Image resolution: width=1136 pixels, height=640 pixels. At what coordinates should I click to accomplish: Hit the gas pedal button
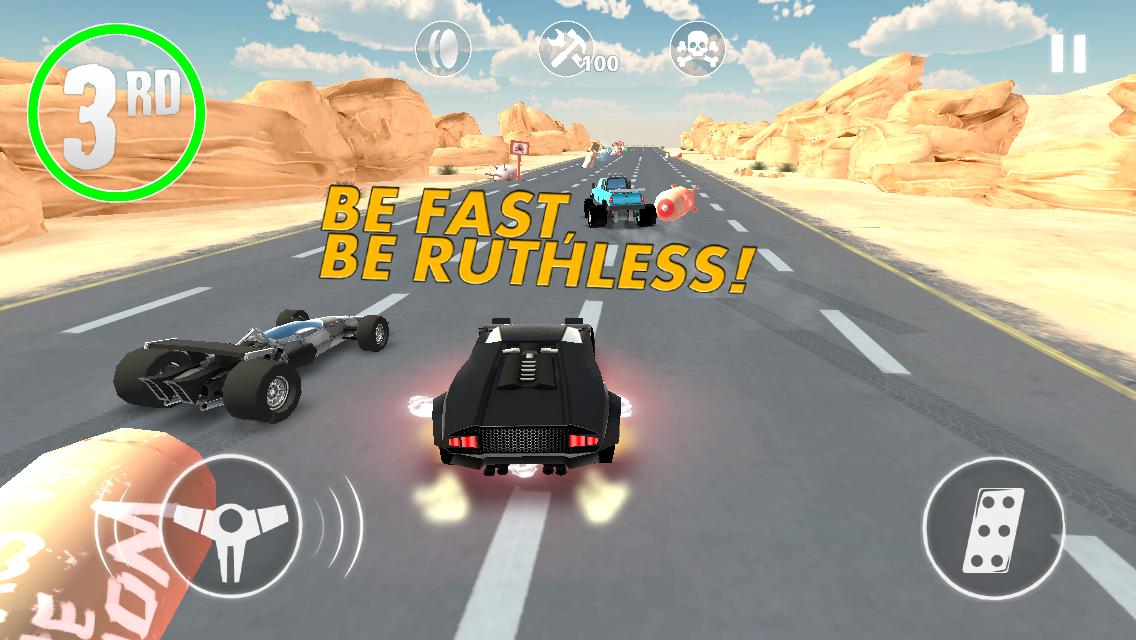point(993,530)
